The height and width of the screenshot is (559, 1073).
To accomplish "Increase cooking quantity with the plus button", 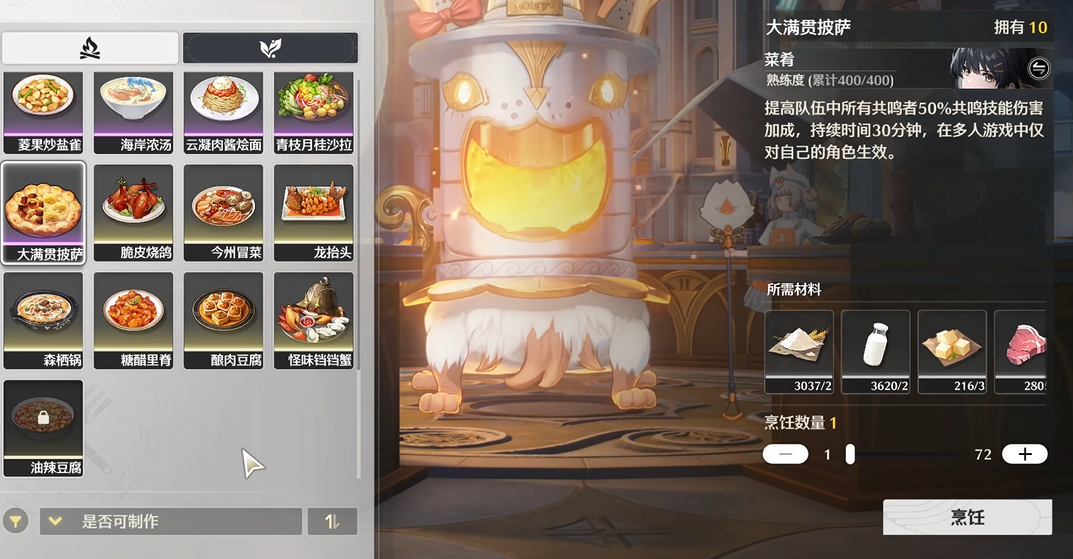I will pyautogui.click(x=1025, y=454).
